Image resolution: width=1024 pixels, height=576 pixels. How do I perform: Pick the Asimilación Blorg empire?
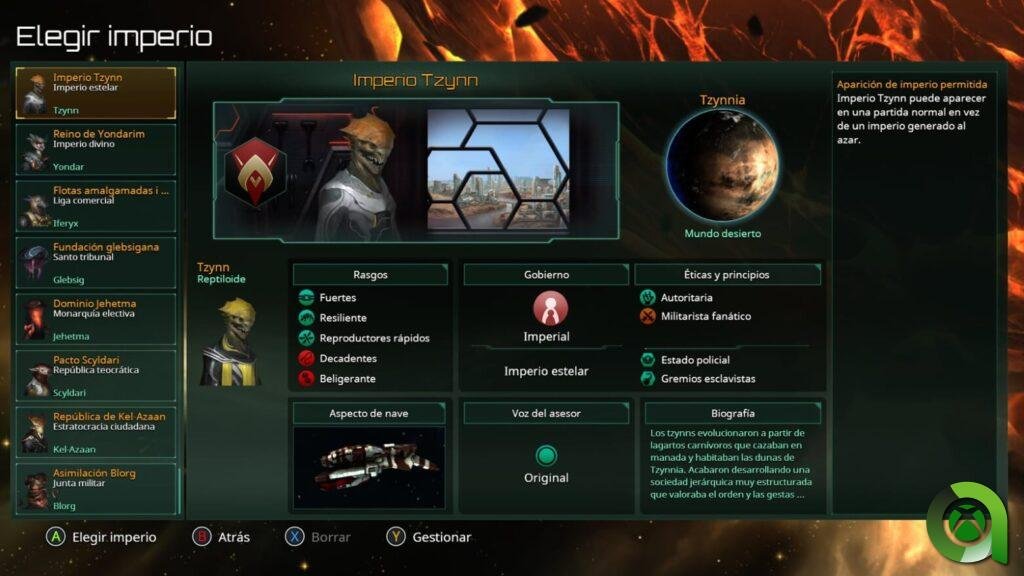(x=95, y=489)
